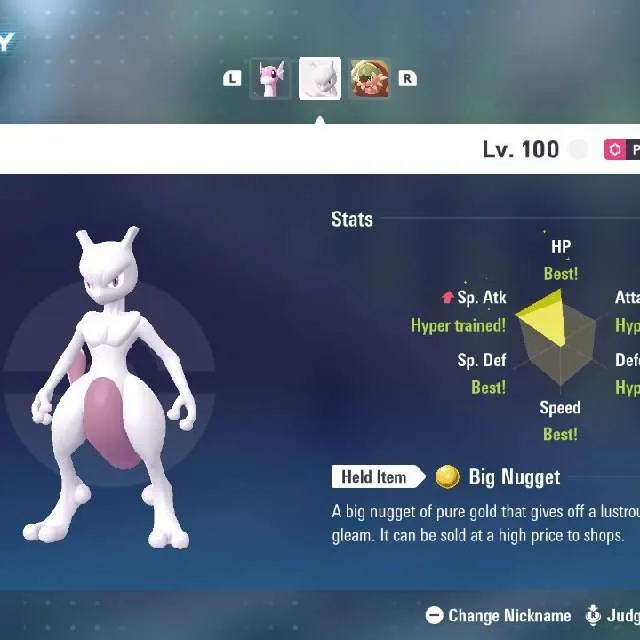The image size is (640, 640).
Task: Open the Judge function
Action: pos(614,616)
